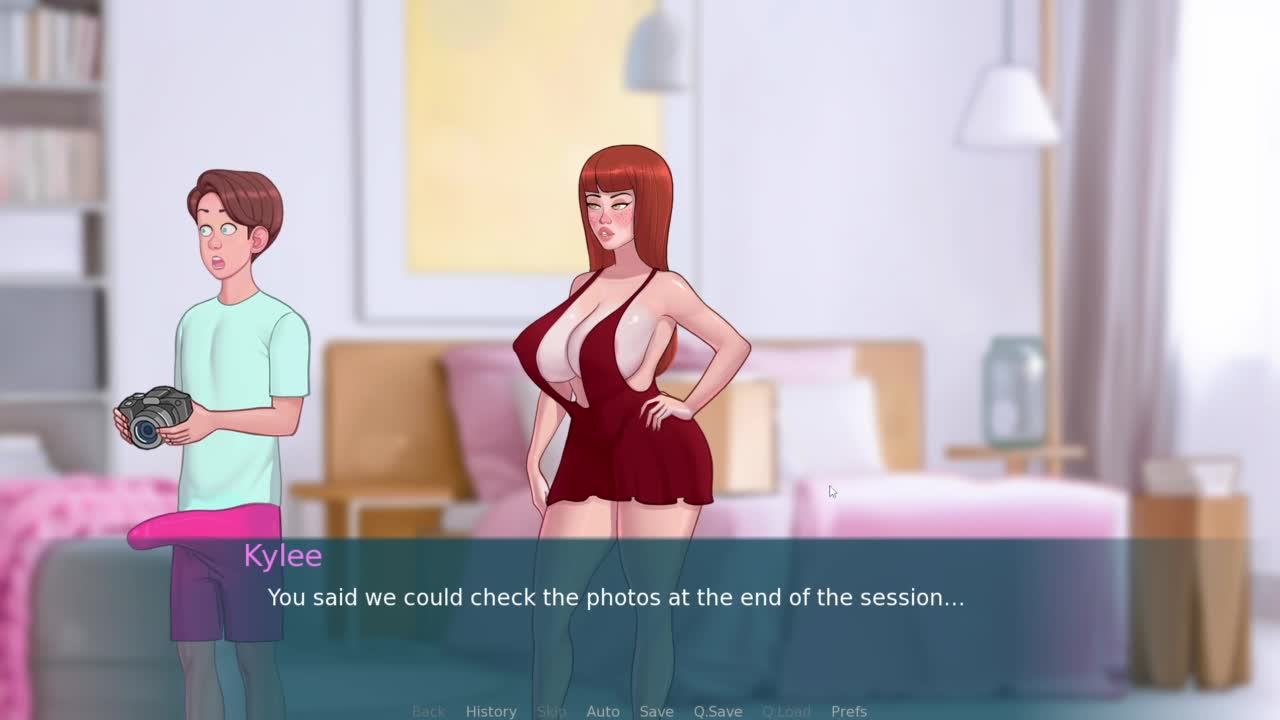Open the History log
The width and height of the screenshot is (1280, 720).
tap(491, 711)
